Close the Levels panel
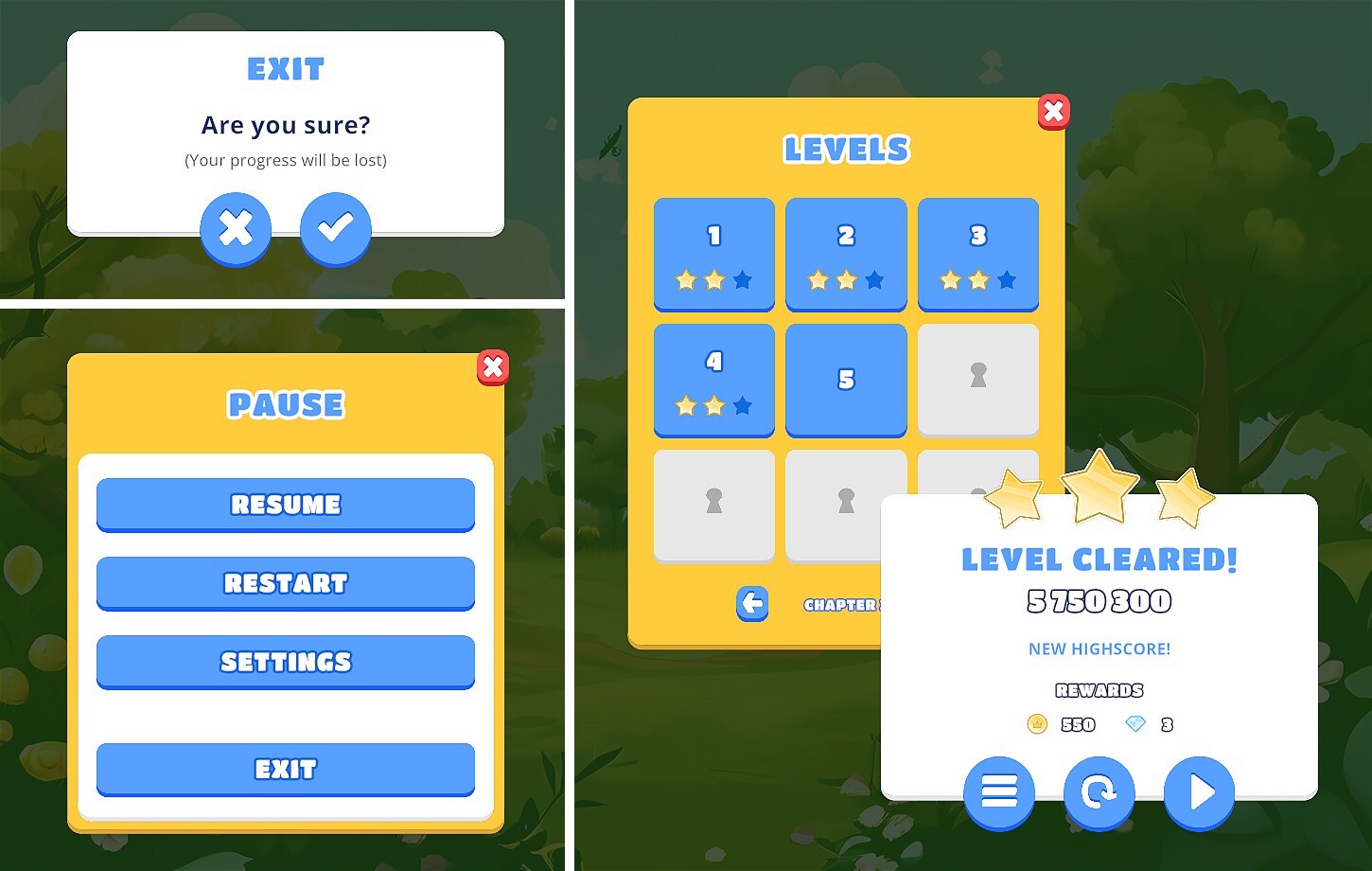 [1053, 111]
